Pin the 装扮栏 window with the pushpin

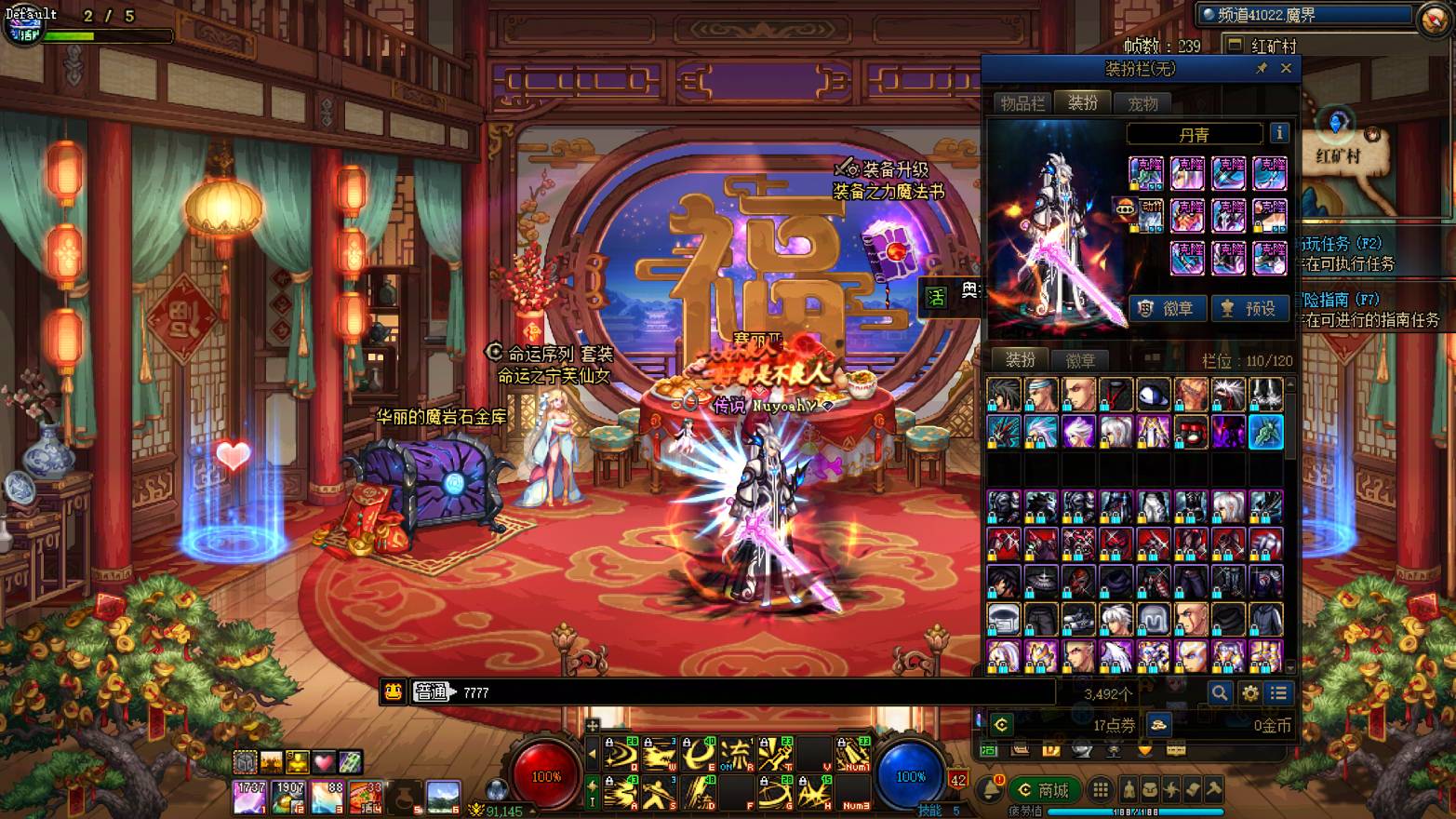point(1262,68)
